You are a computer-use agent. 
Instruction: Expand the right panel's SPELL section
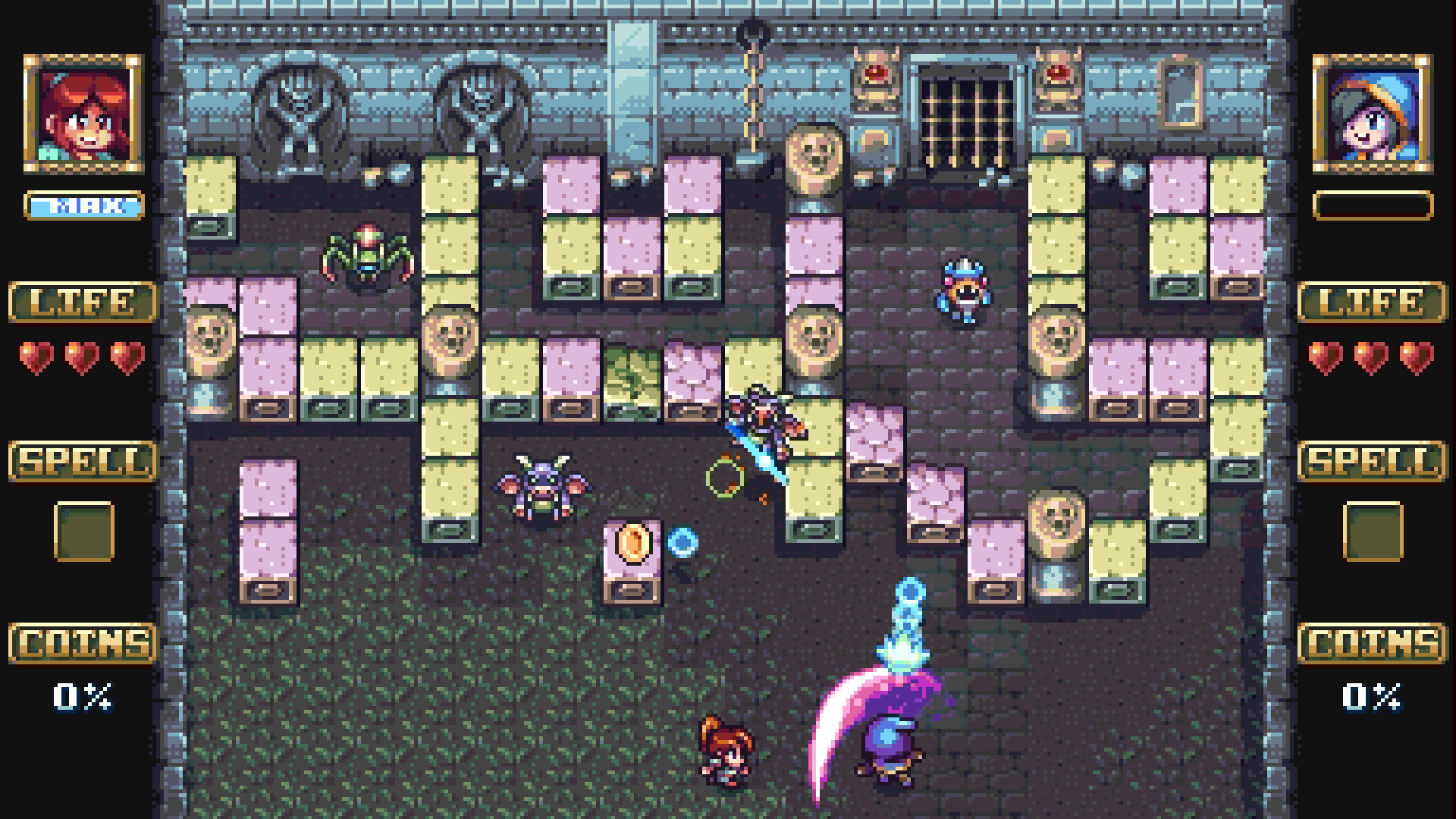click(1374, 459)
